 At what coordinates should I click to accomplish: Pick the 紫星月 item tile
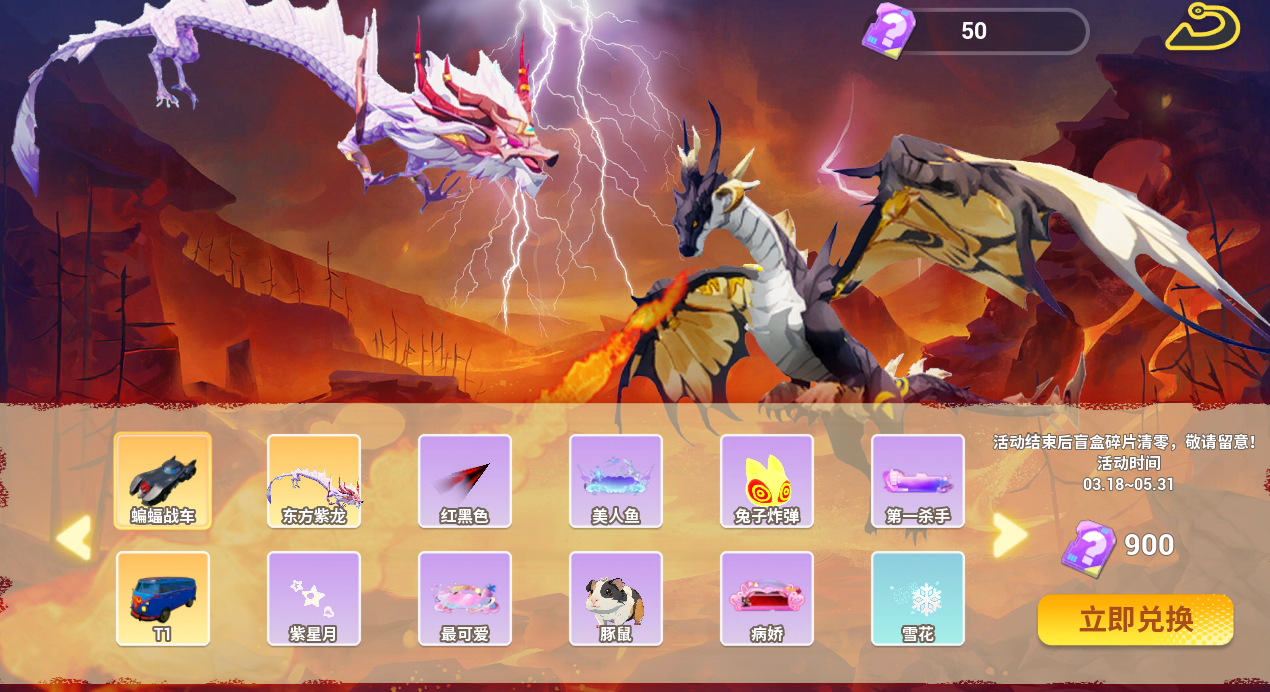coord(314,598)
